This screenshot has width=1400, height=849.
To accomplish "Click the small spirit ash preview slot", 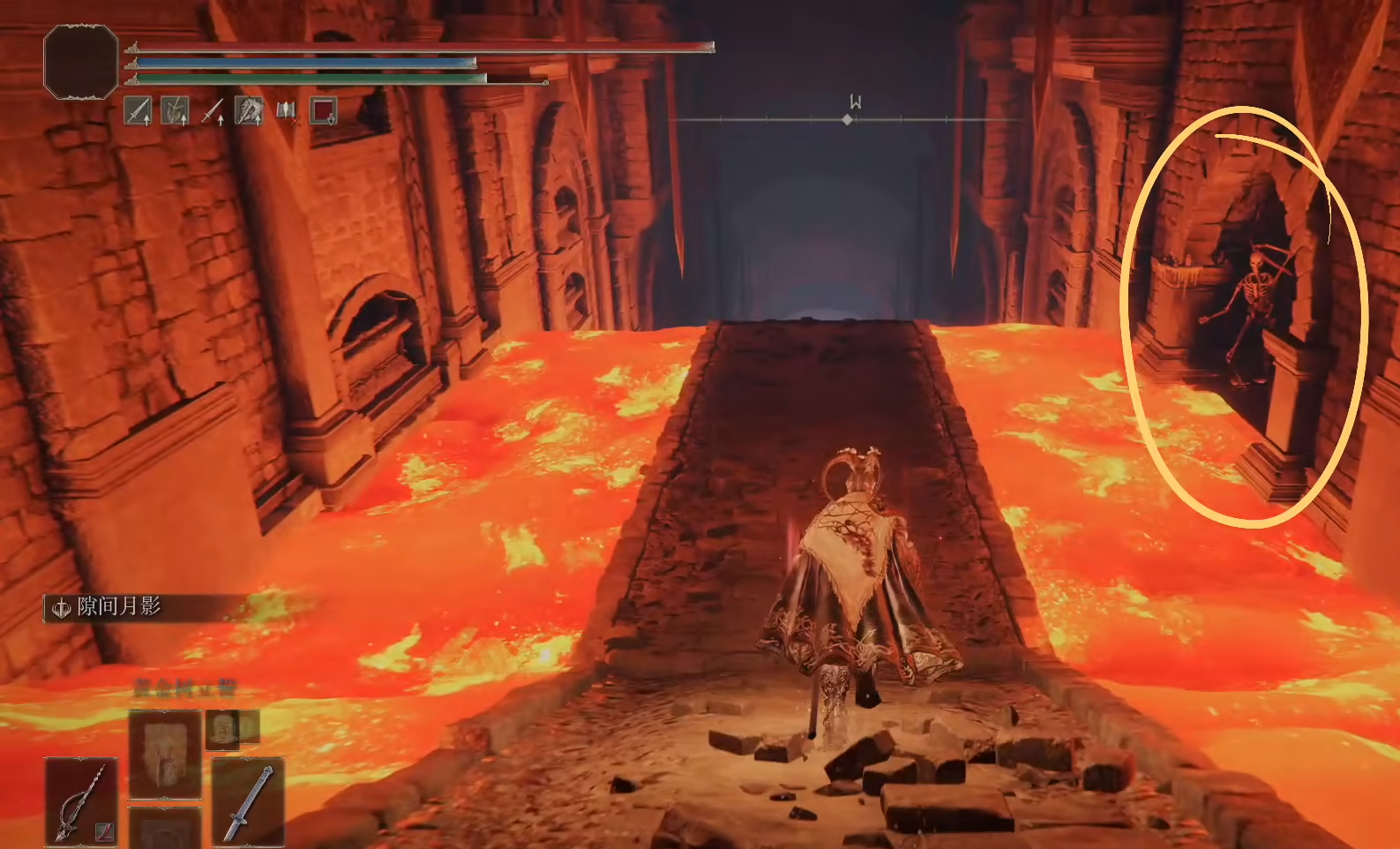I will pyautogui.click(x=222, y=729).
